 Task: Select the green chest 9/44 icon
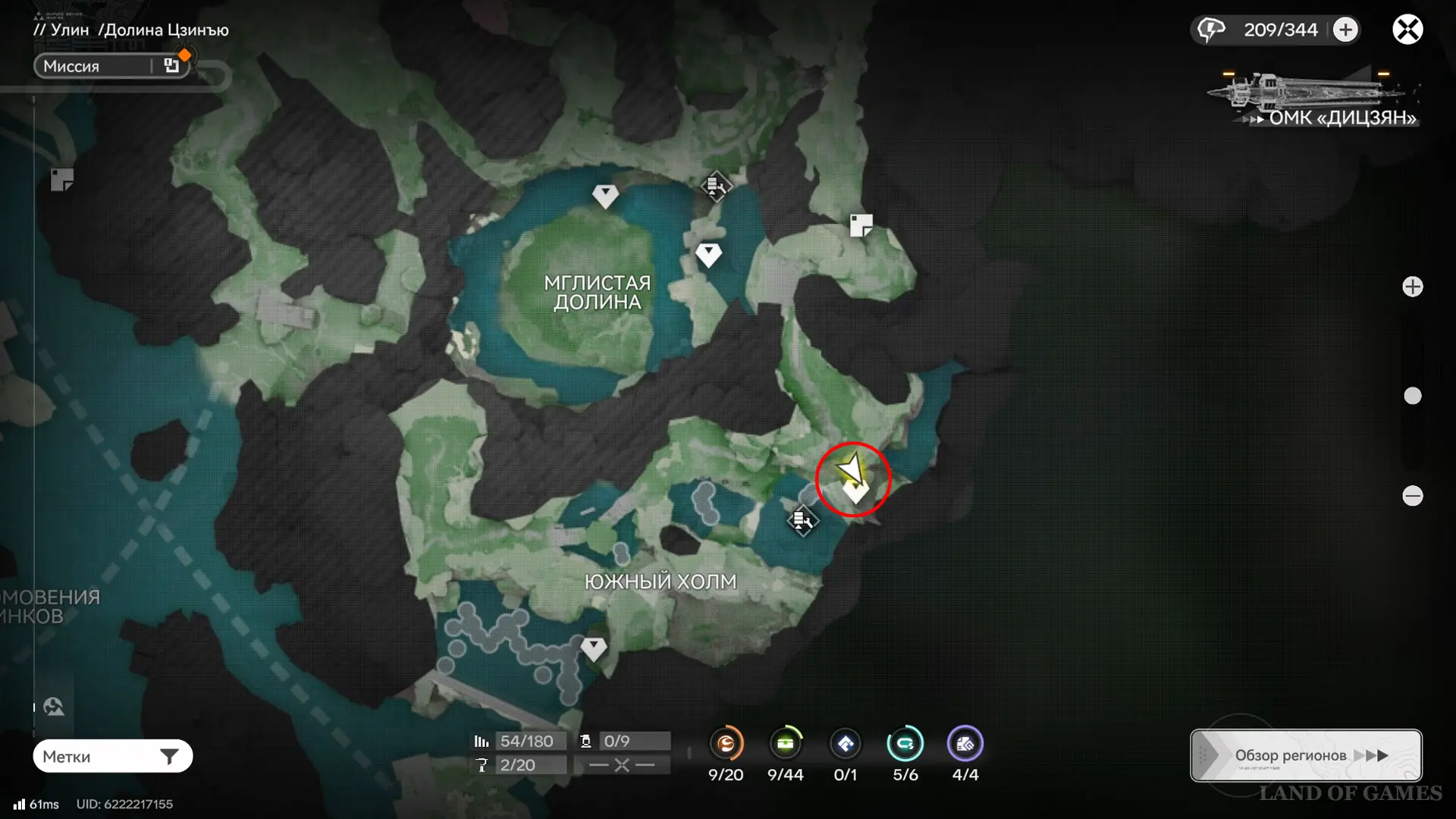[x=785, y=744]
